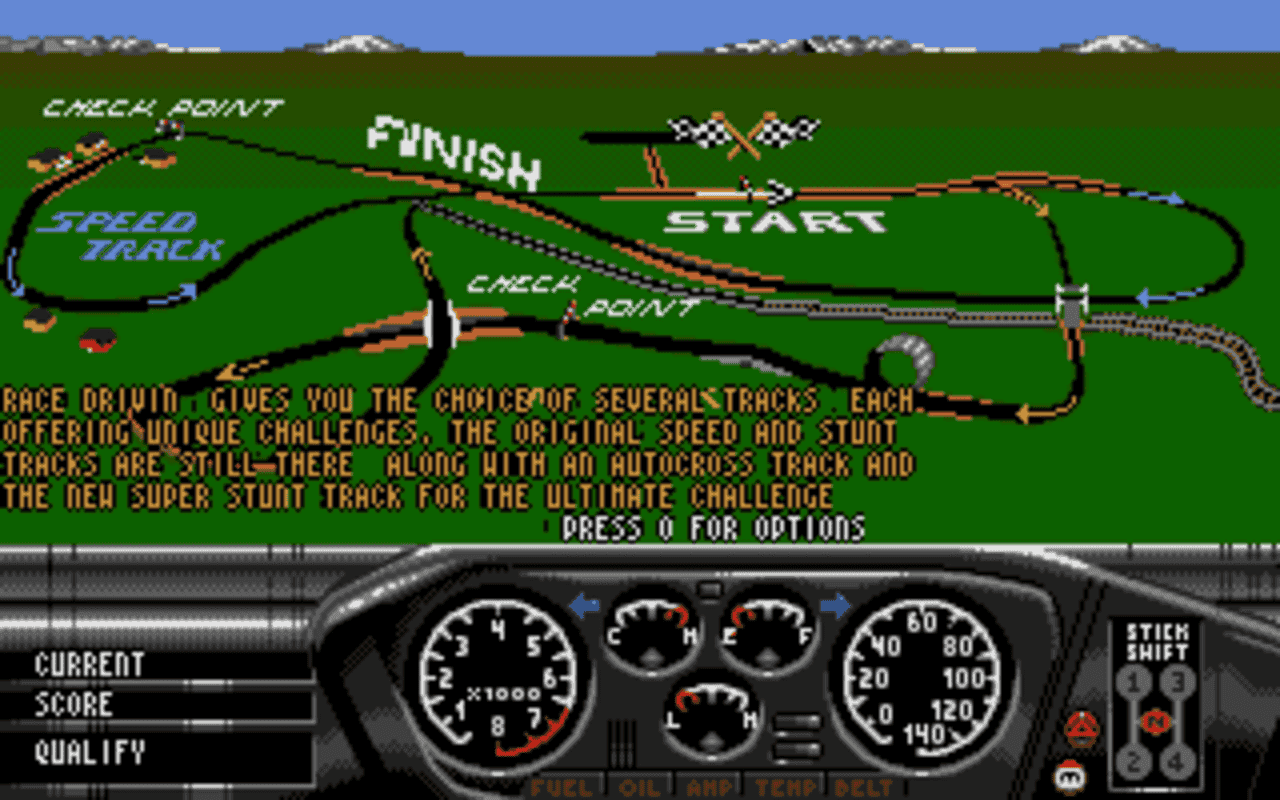
Task: Click PRESS O FOR OPTIONS text
Action: tap(715, 524)
